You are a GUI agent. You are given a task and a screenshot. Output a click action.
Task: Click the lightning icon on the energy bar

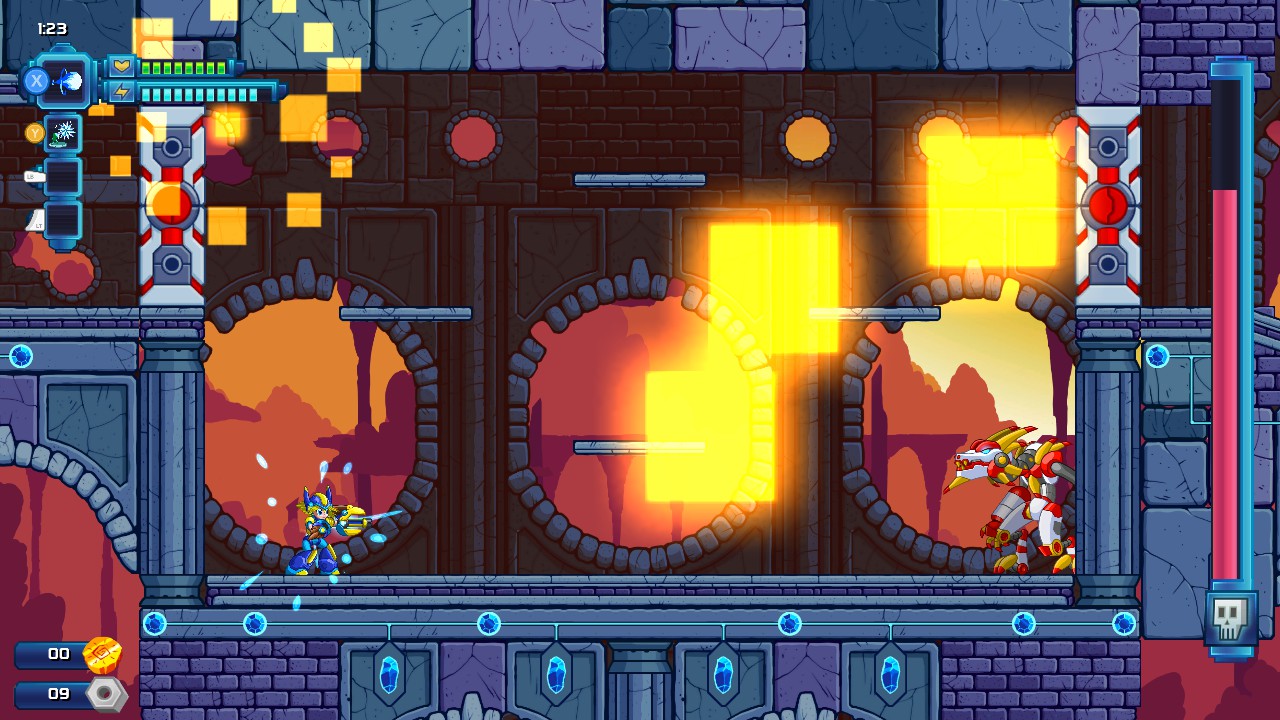coord(121,92)
